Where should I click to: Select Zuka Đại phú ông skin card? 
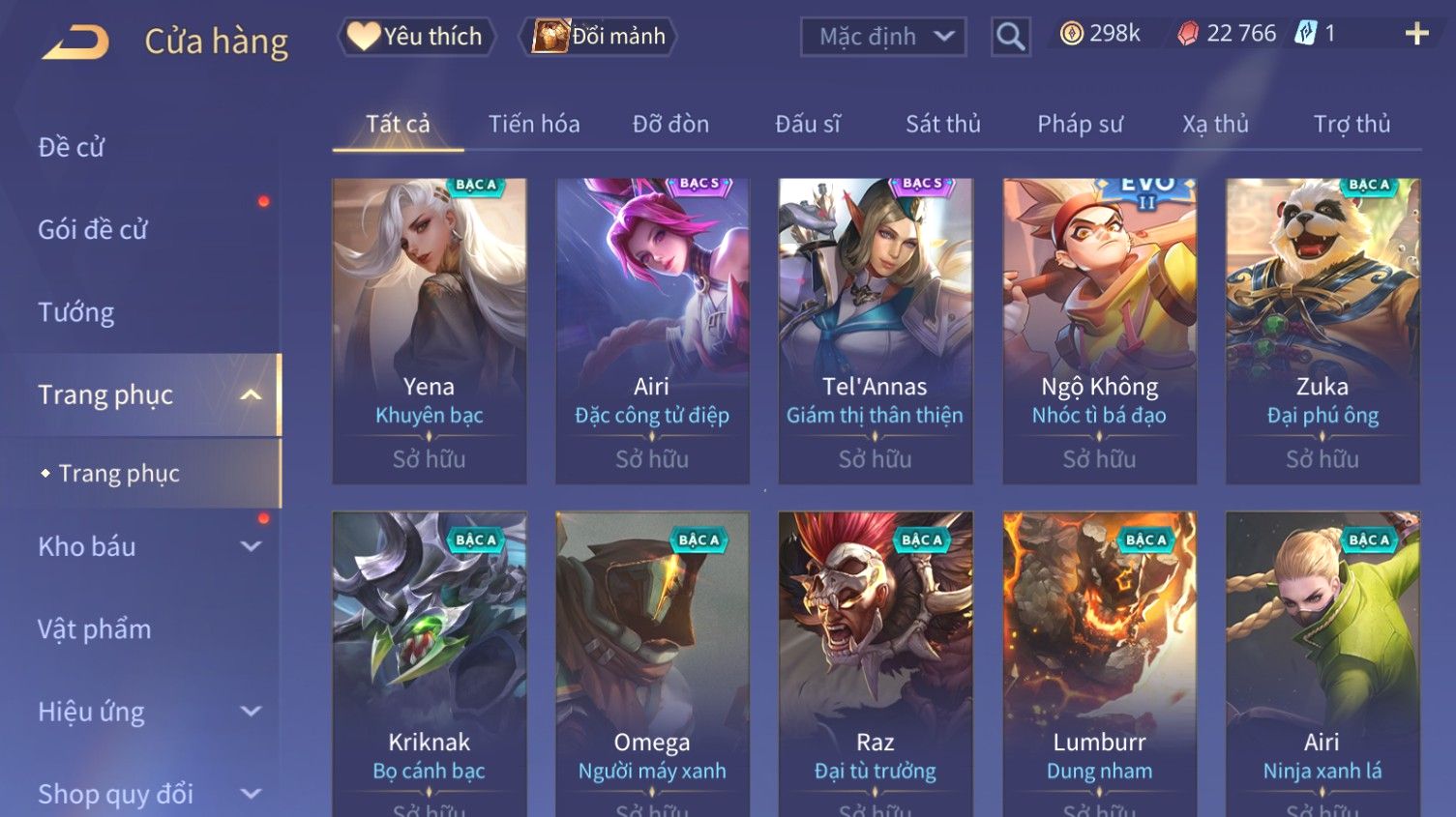click(1322, 329)
